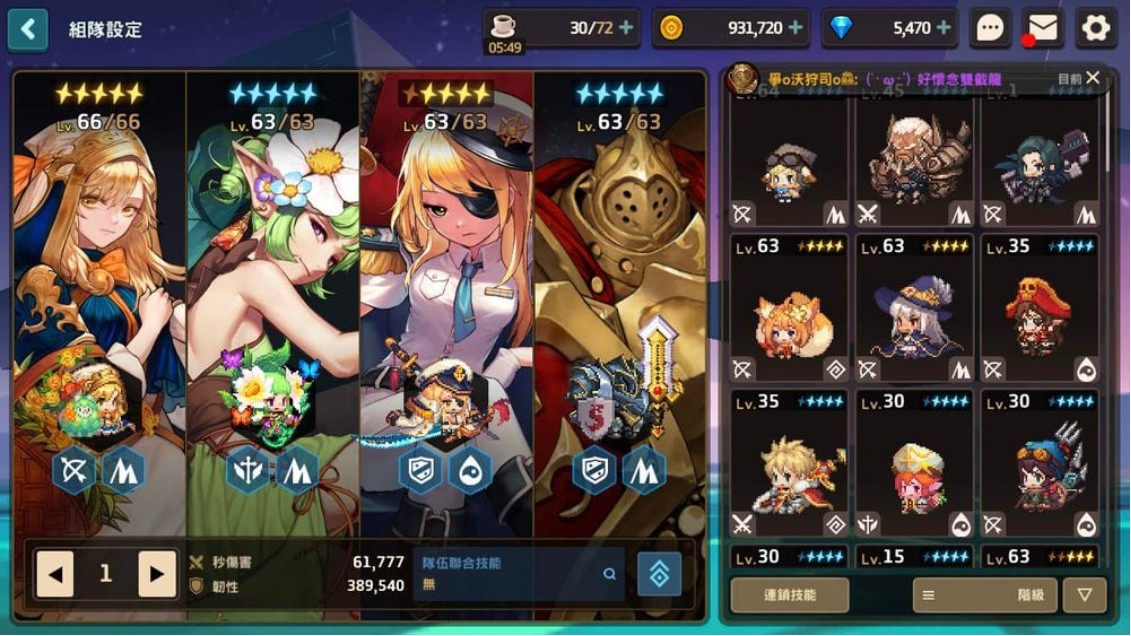Select the golden armored knight slot
Viewport: 1131px width, 636px height.
coord(620,300)
